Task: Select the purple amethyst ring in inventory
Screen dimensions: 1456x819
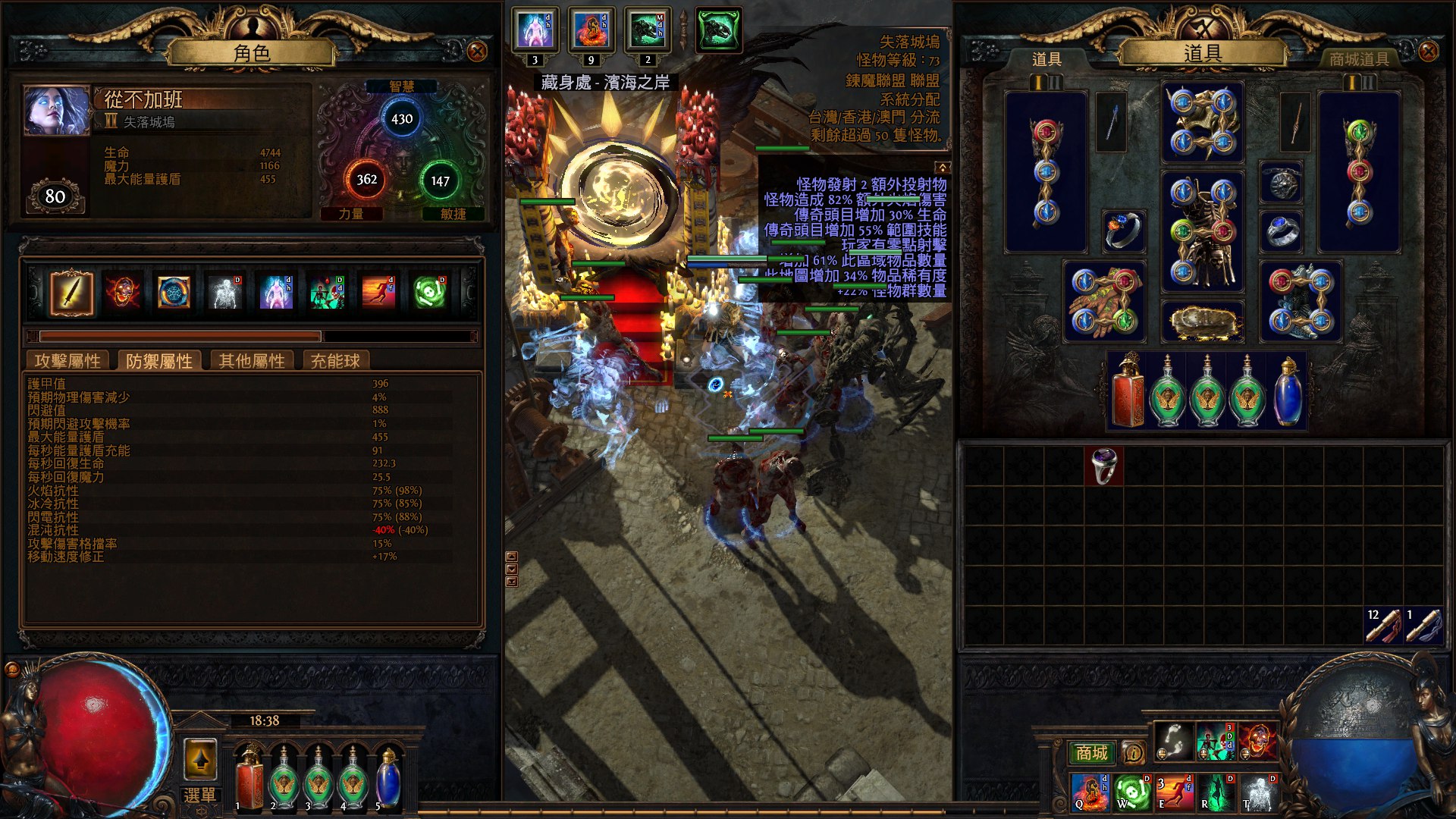Action: click(x=1103, y=466)
